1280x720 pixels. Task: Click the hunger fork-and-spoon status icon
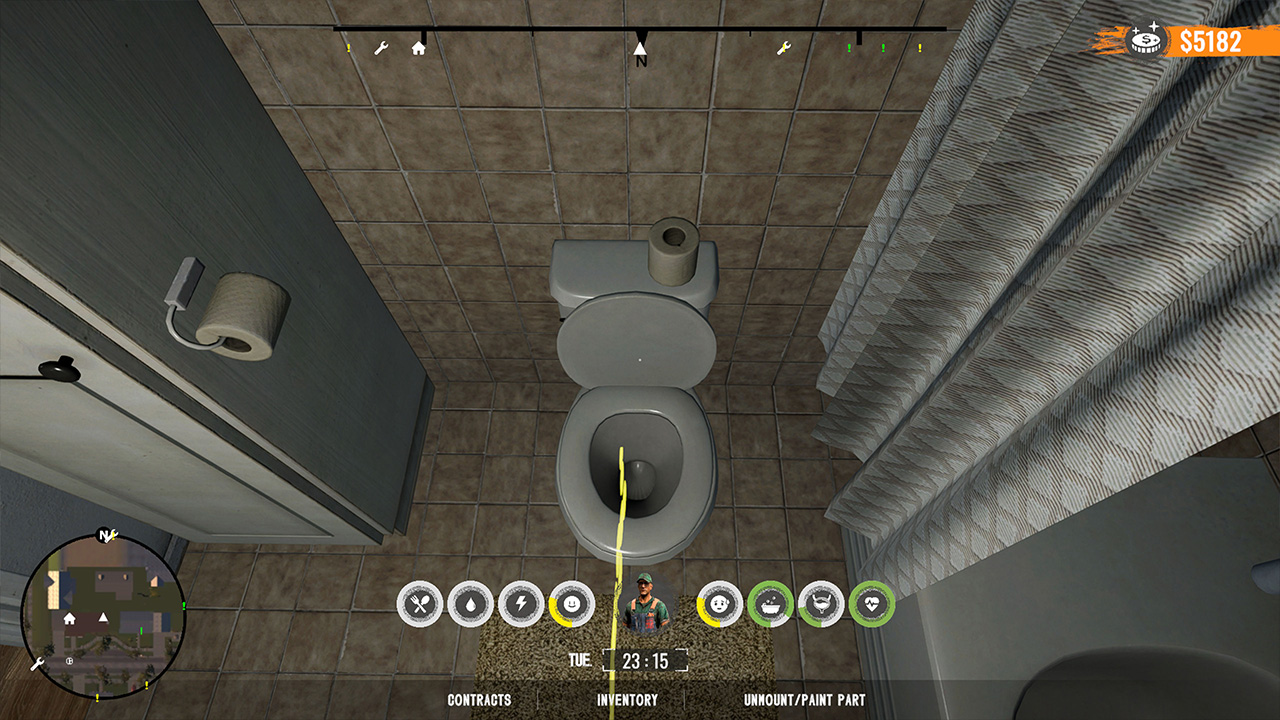[x=421, y=601]
